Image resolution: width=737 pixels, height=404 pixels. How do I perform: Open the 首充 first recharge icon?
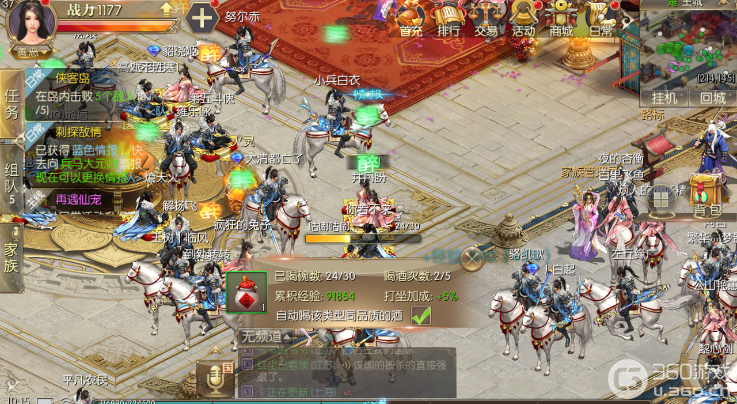(410, 18)
